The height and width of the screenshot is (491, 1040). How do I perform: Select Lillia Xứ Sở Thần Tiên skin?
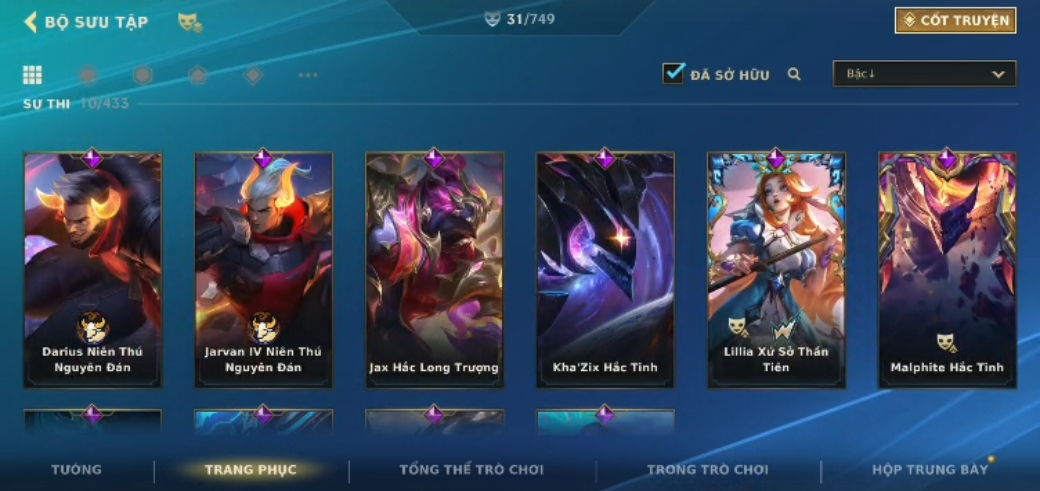pyautogui.click(x=776, y=270)
